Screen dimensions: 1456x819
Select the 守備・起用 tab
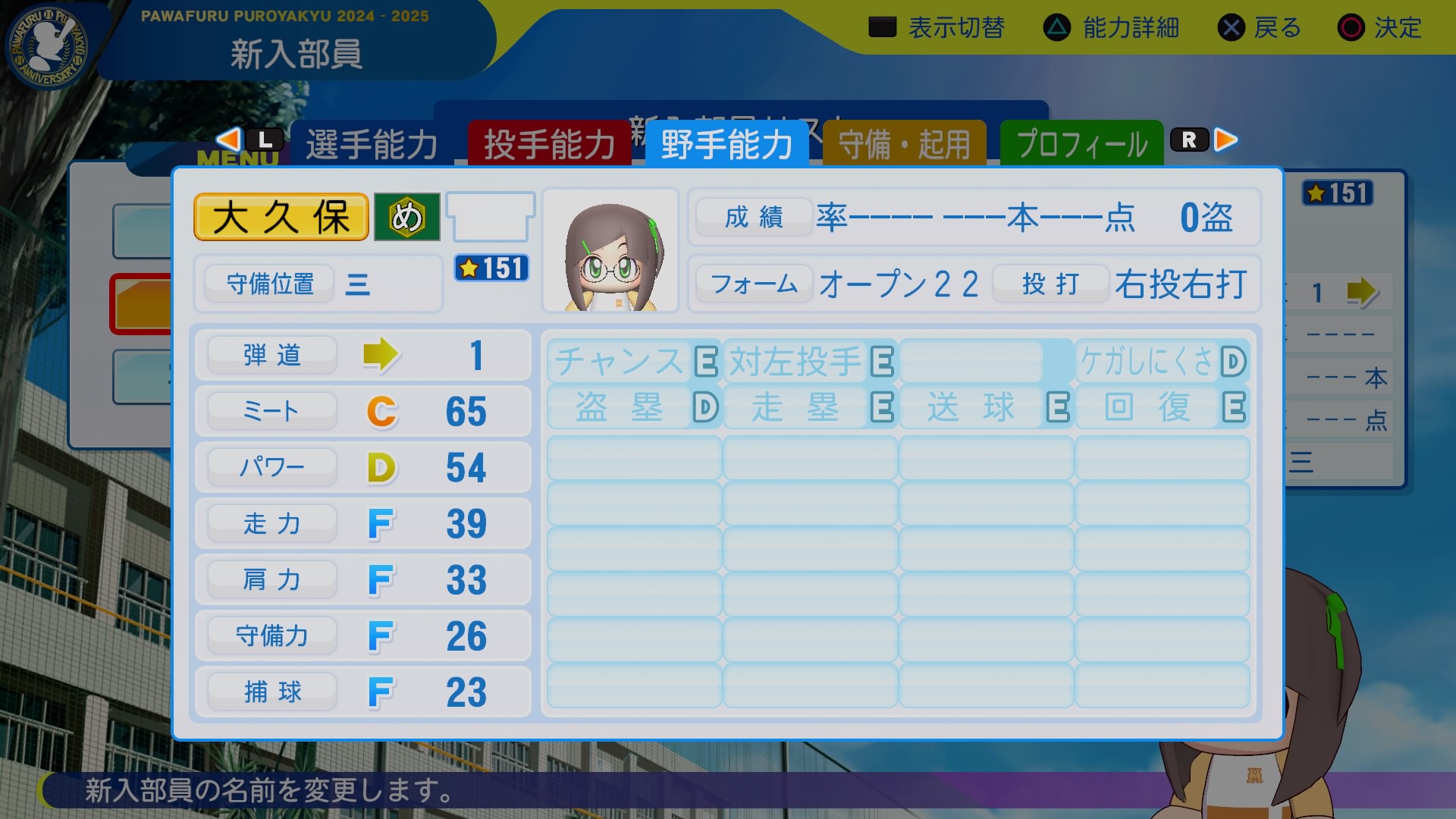(905, 143)
